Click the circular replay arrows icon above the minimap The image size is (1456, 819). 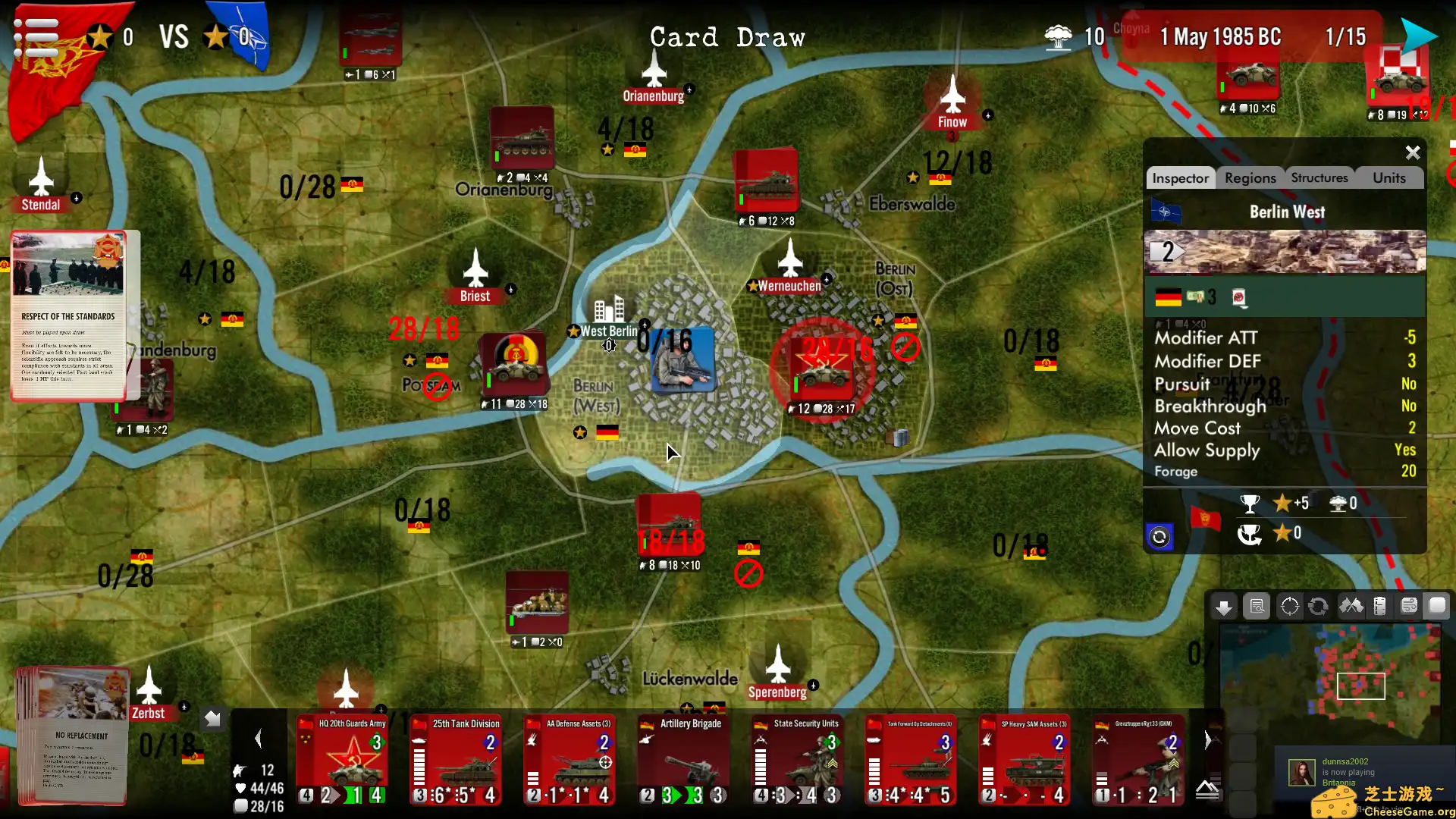pyautogui.click(x=1319, y=606)
